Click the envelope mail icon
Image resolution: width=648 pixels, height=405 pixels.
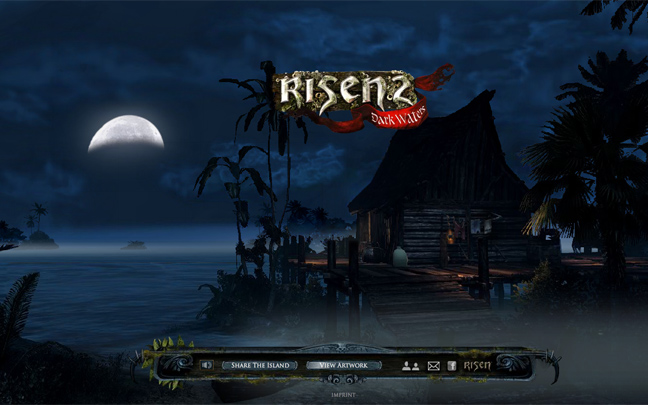[433, 366]
